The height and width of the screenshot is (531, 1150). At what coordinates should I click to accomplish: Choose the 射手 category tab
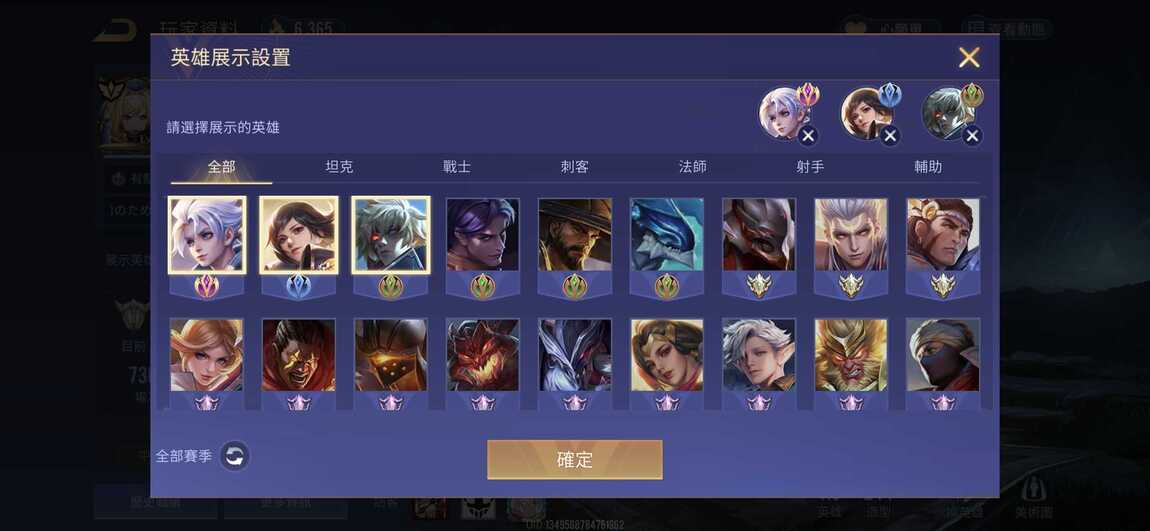810,167
